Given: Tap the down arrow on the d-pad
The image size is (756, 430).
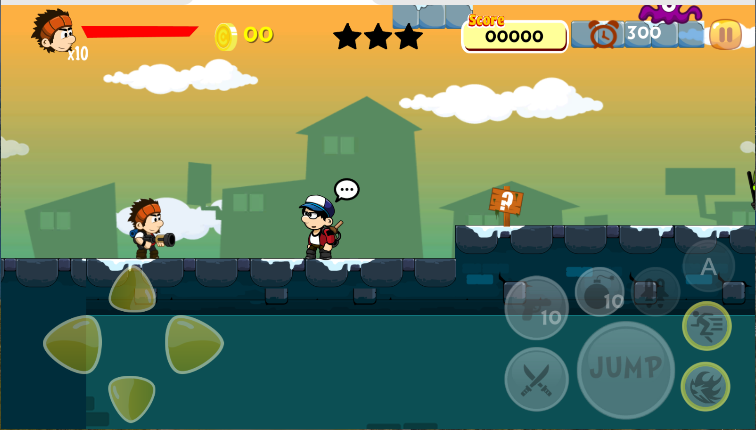Looking at the screenshot, I should point(132,396).
